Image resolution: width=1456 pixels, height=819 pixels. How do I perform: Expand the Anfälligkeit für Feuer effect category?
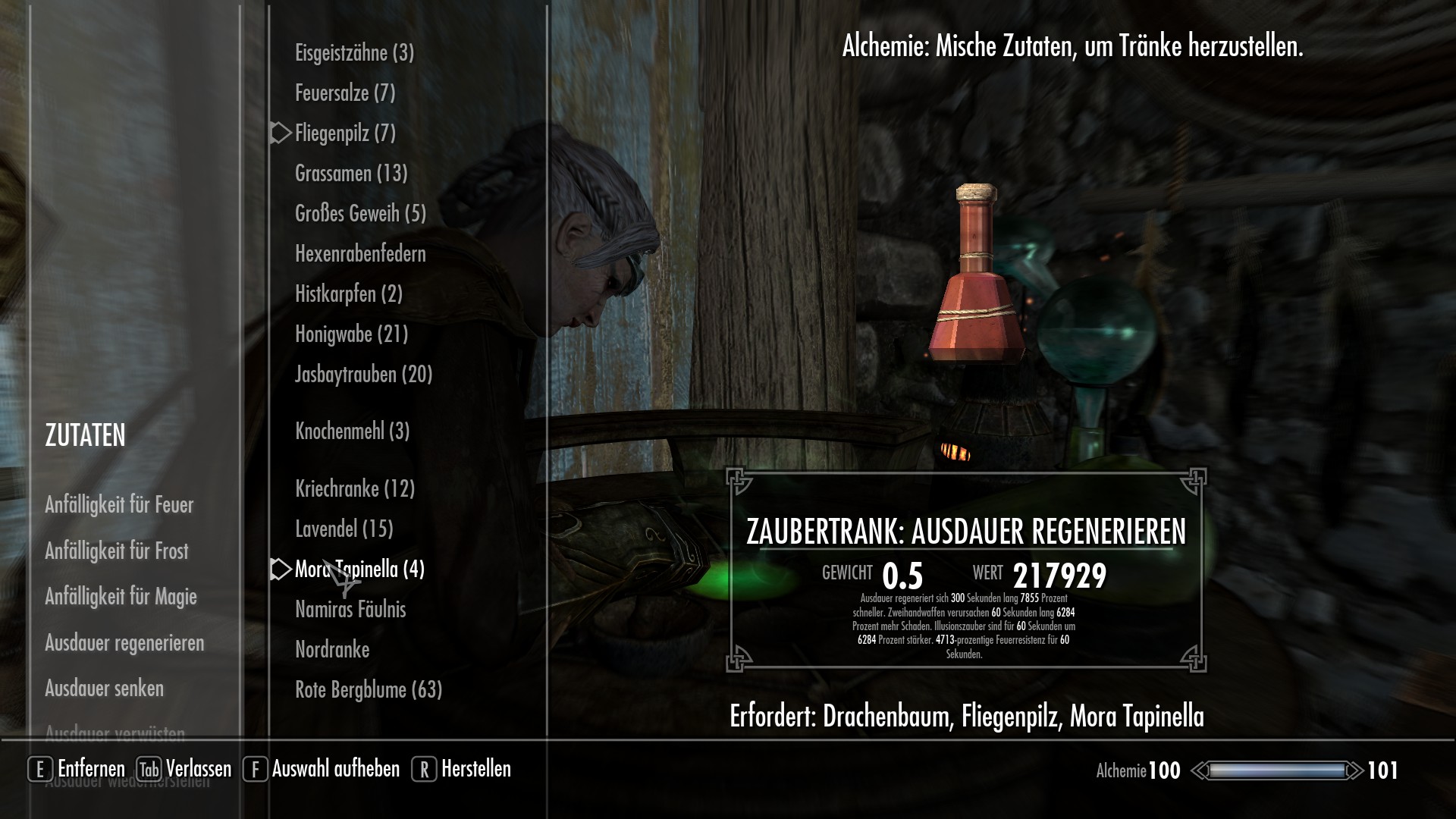[120, 504]
